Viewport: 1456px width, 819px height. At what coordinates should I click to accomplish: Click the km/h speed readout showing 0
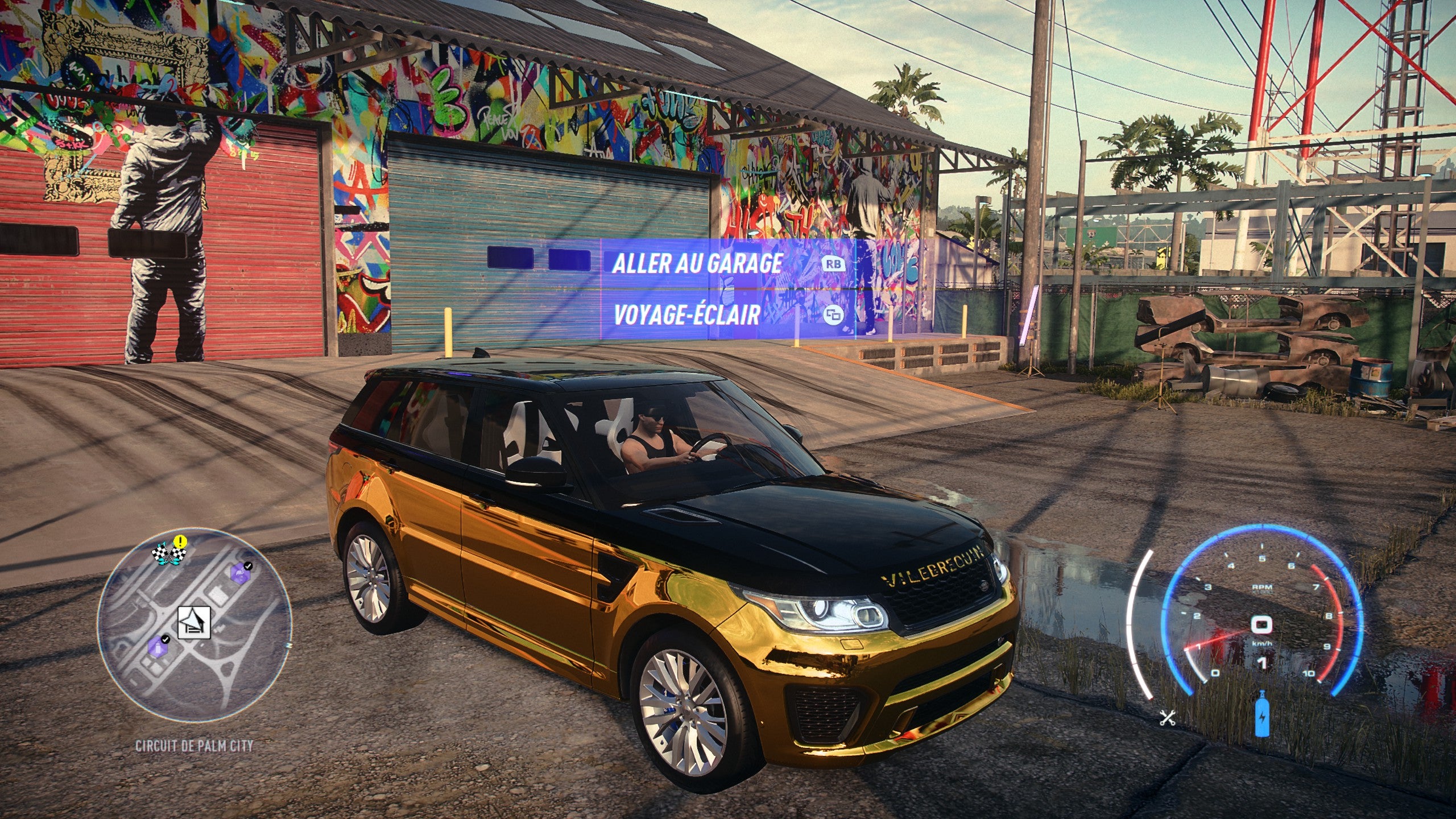click(1261, 624)
